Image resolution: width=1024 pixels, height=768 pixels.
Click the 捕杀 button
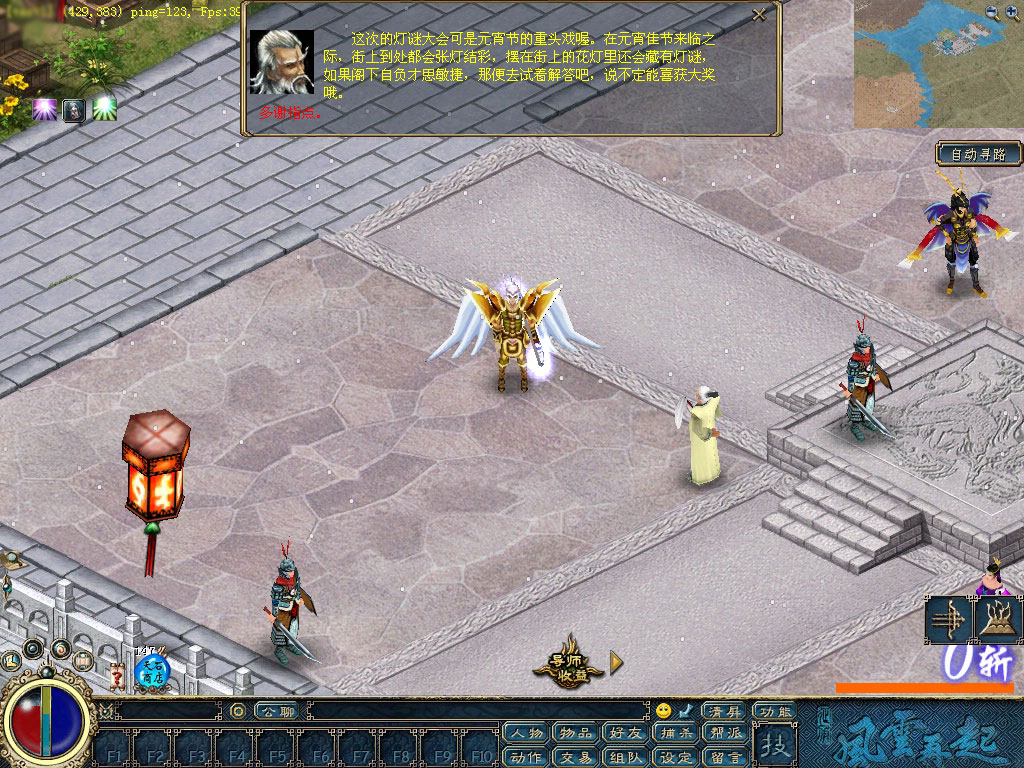click(676, 734)
